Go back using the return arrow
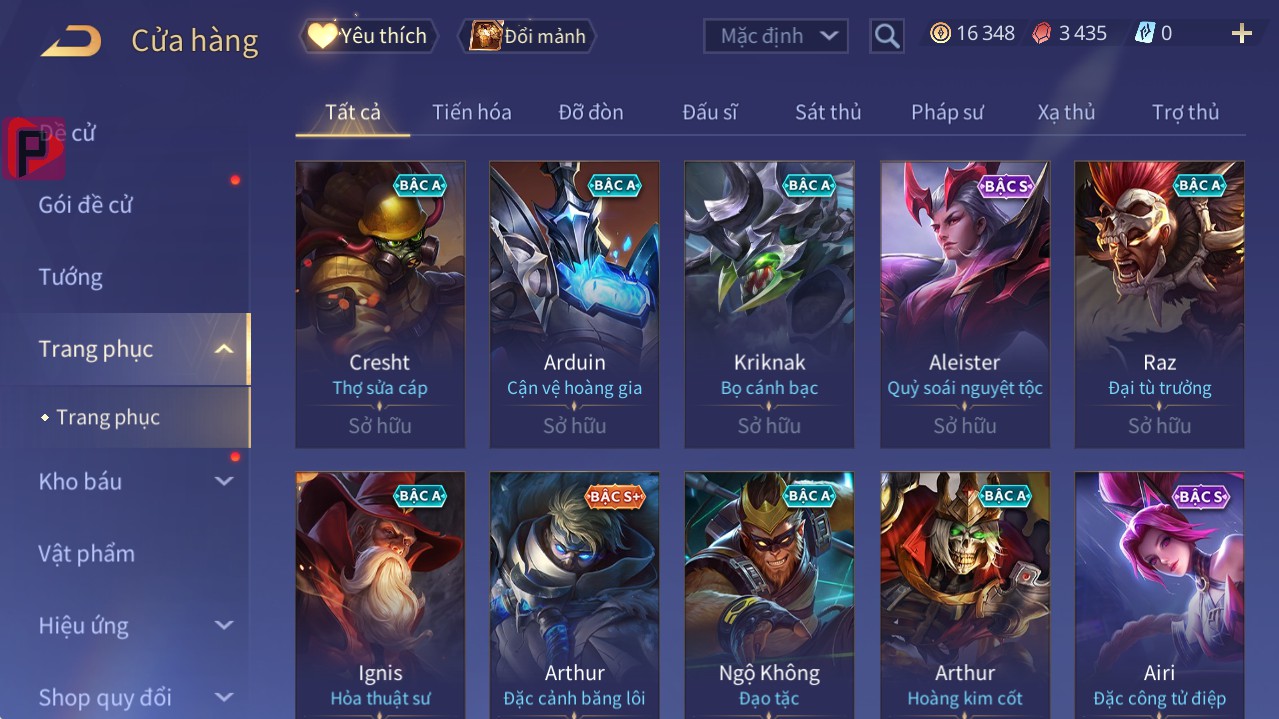This screenshot has width=1279, height=719. pos(71,41)
